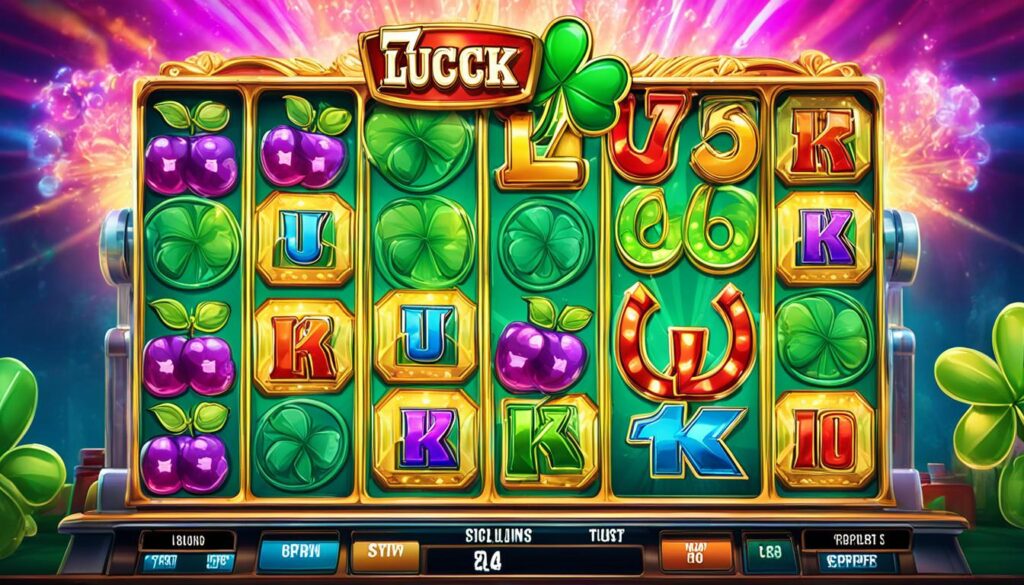Activate the green button in the bottom bar
This screenshot has width=1024, height=585.
click(x=769, y=552)
